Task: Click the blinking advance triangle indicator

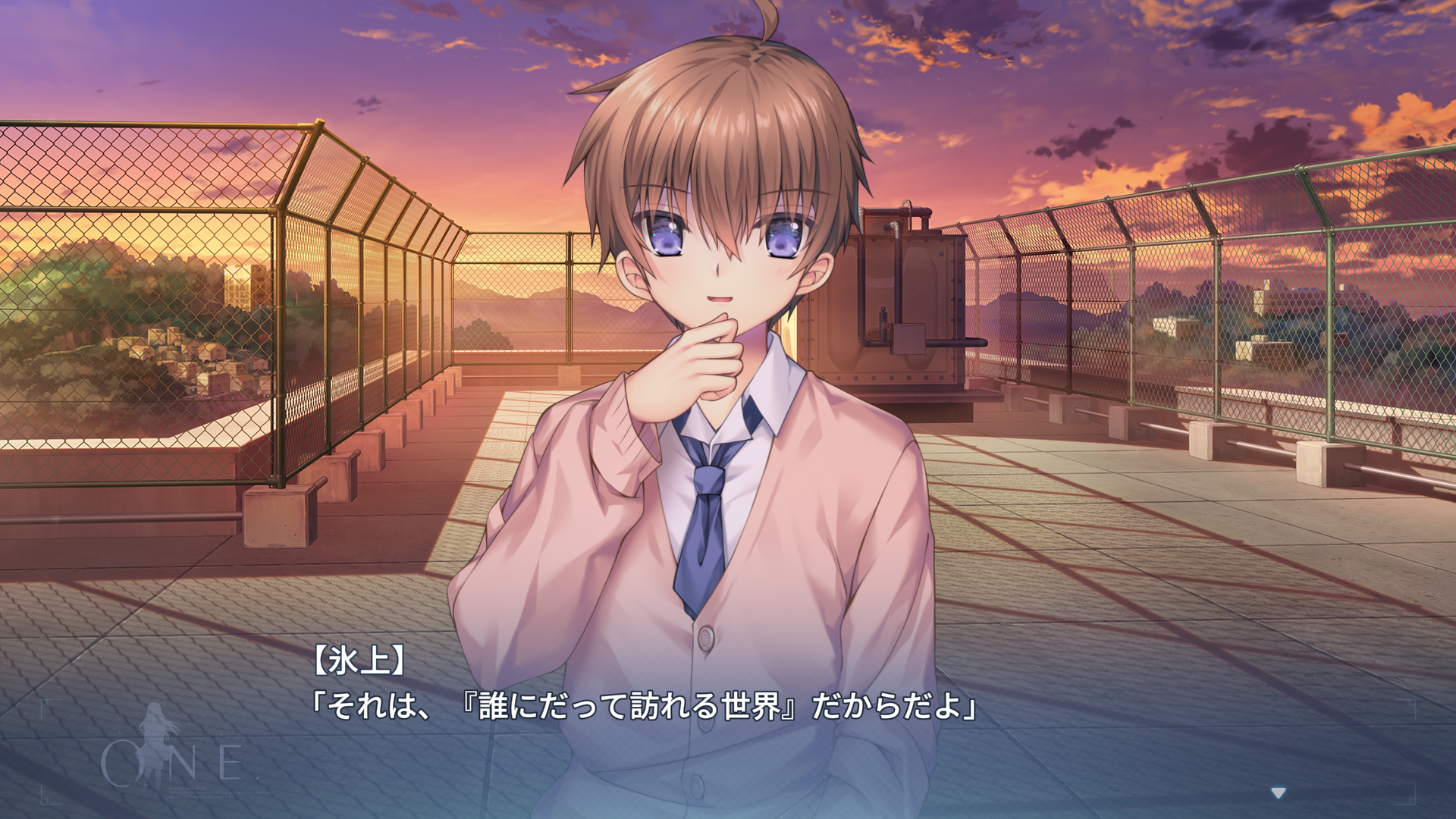Action: [x=1279, y=793]
